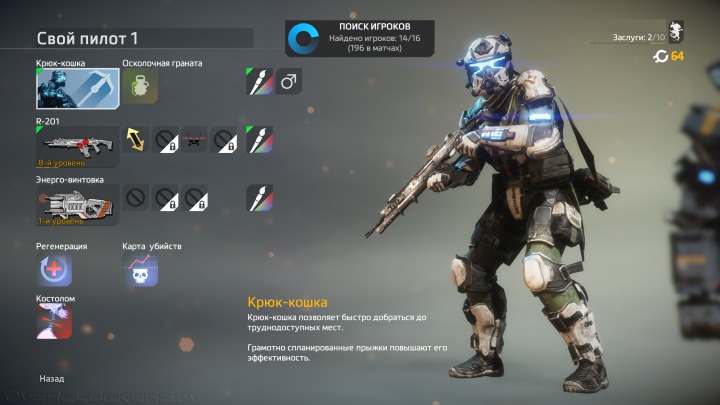The image size is (720, 405).
Task: Open the Карта убийств kit slot
Action: coord(139,270)
